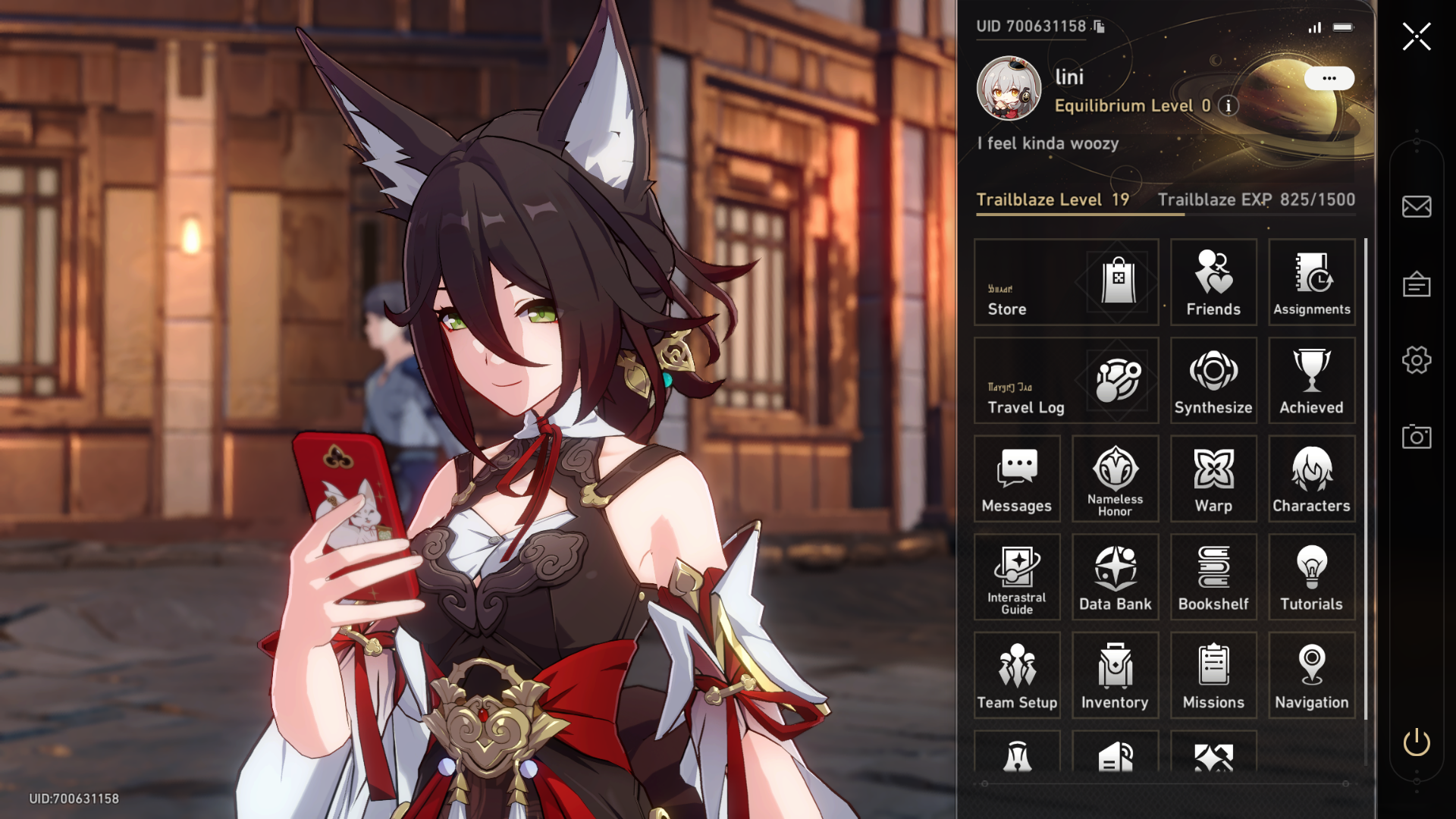1456x819 pixels.
Task: Open Messages
Action: tap(1017, 479)
